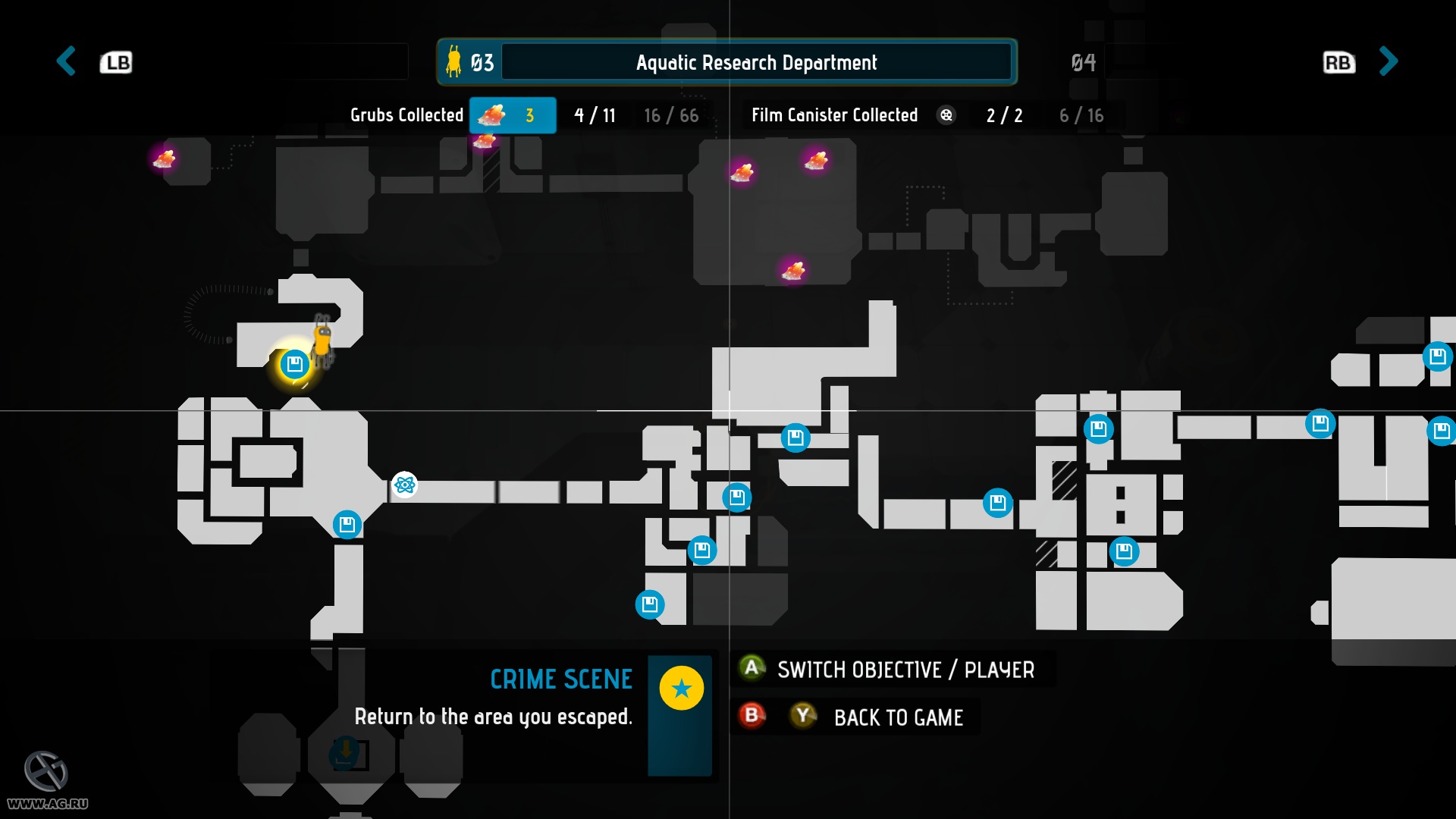Image resolution: width=1456 pixels, height=819 pixels.
Task: Click the teleport arrow icon at the bottom room
Action: [x=346, y=752]
